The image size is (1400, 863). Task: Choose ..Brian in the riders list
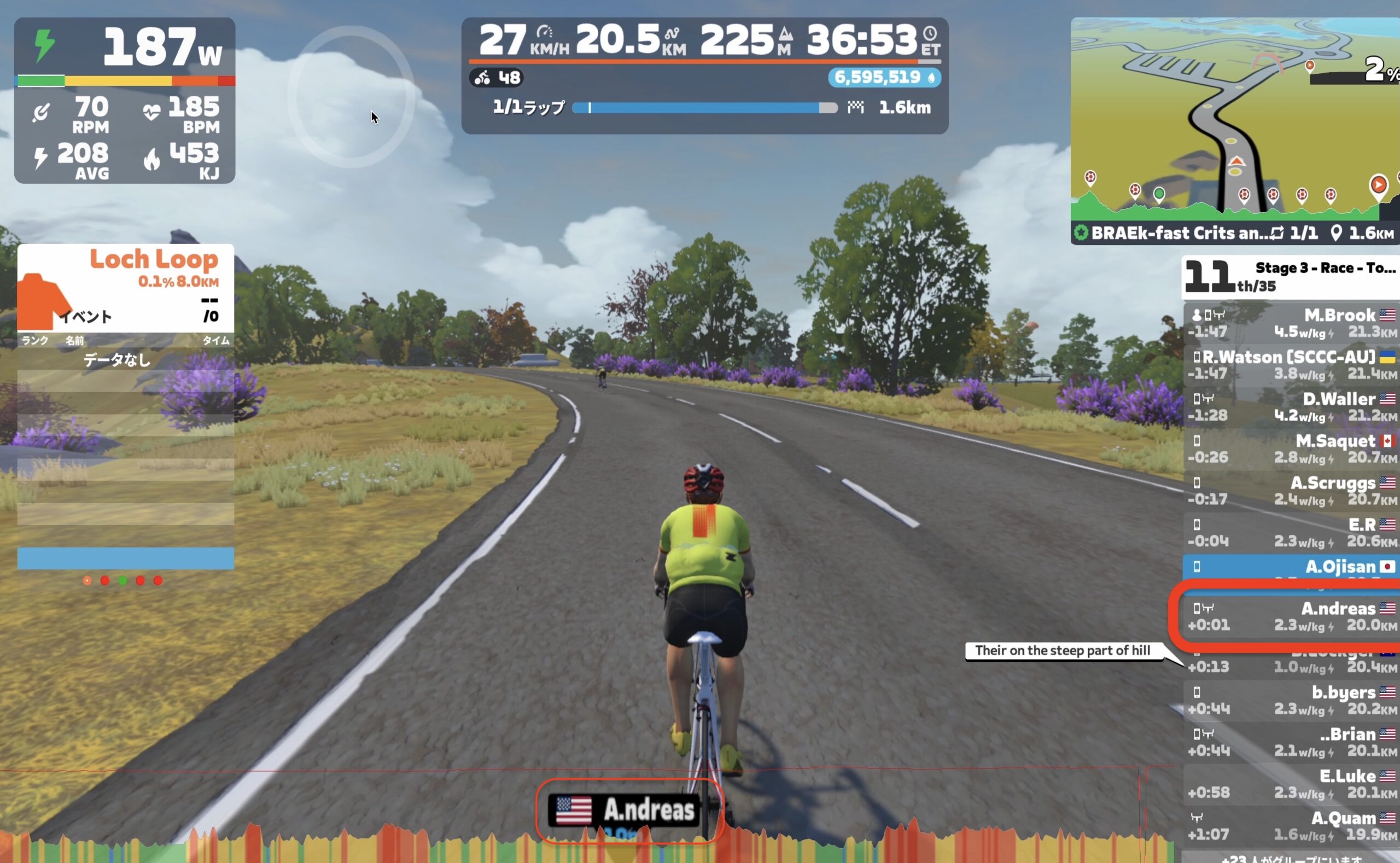(1291, 742)
